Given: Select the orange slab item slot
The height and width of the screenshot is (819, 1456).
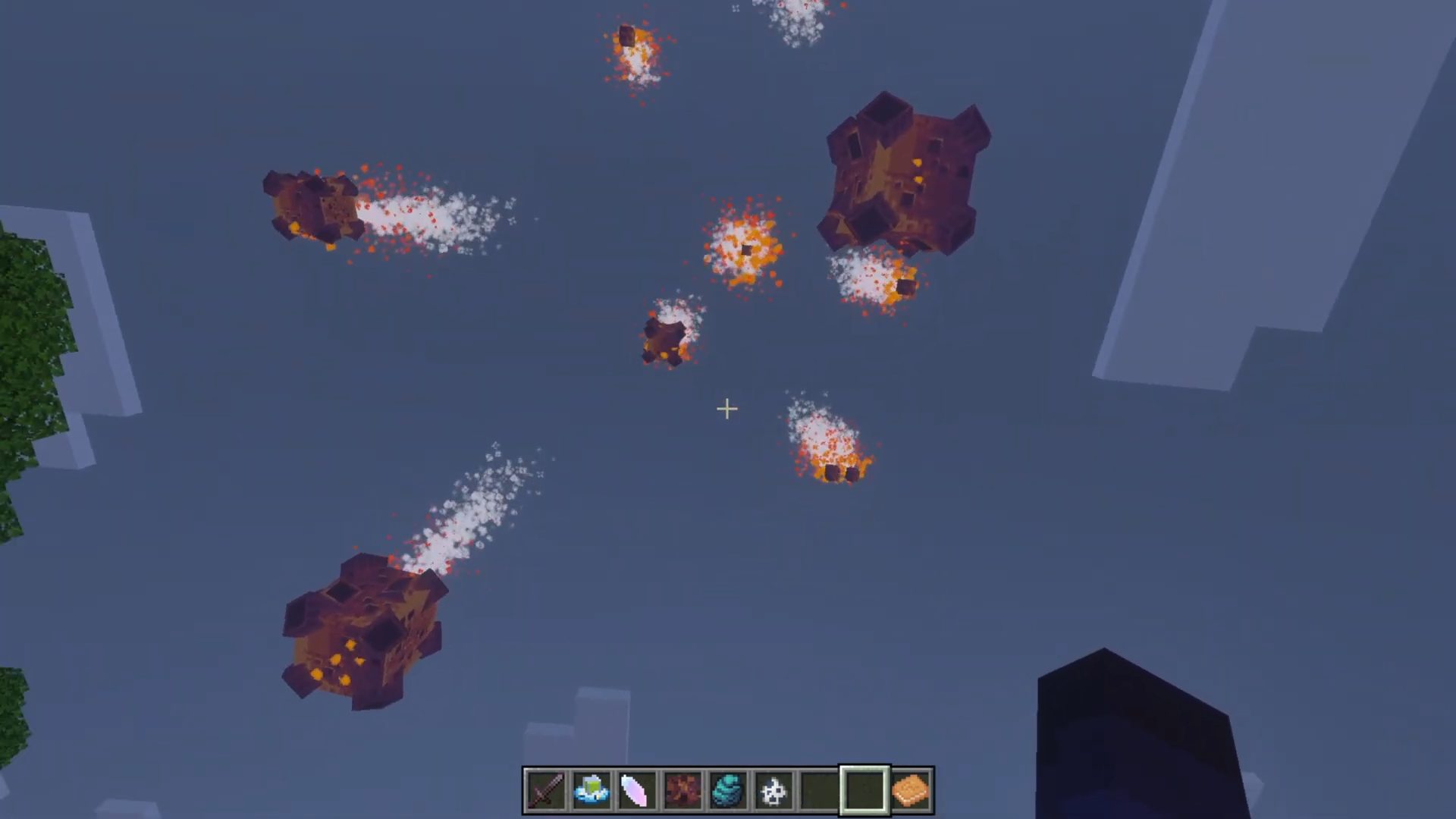Looking at the screenshot, I should 910,790.
